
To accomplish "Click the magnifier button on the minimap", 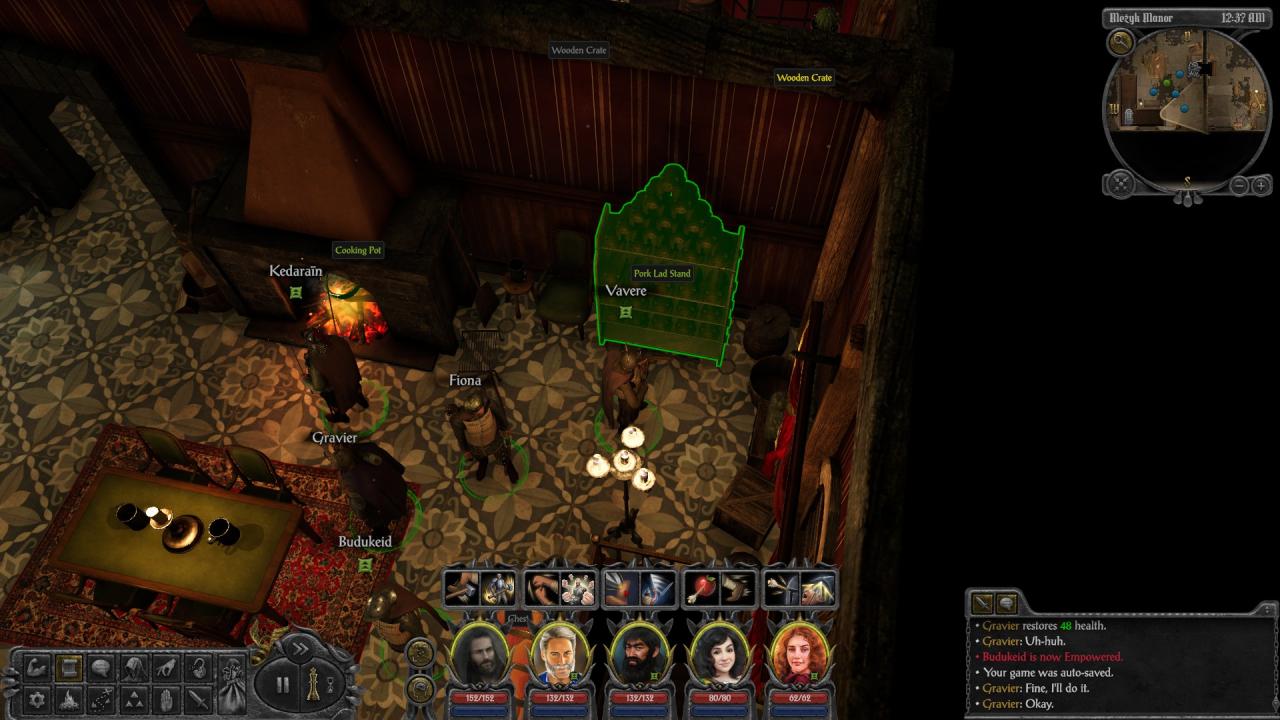I will tap(1121, 43).
